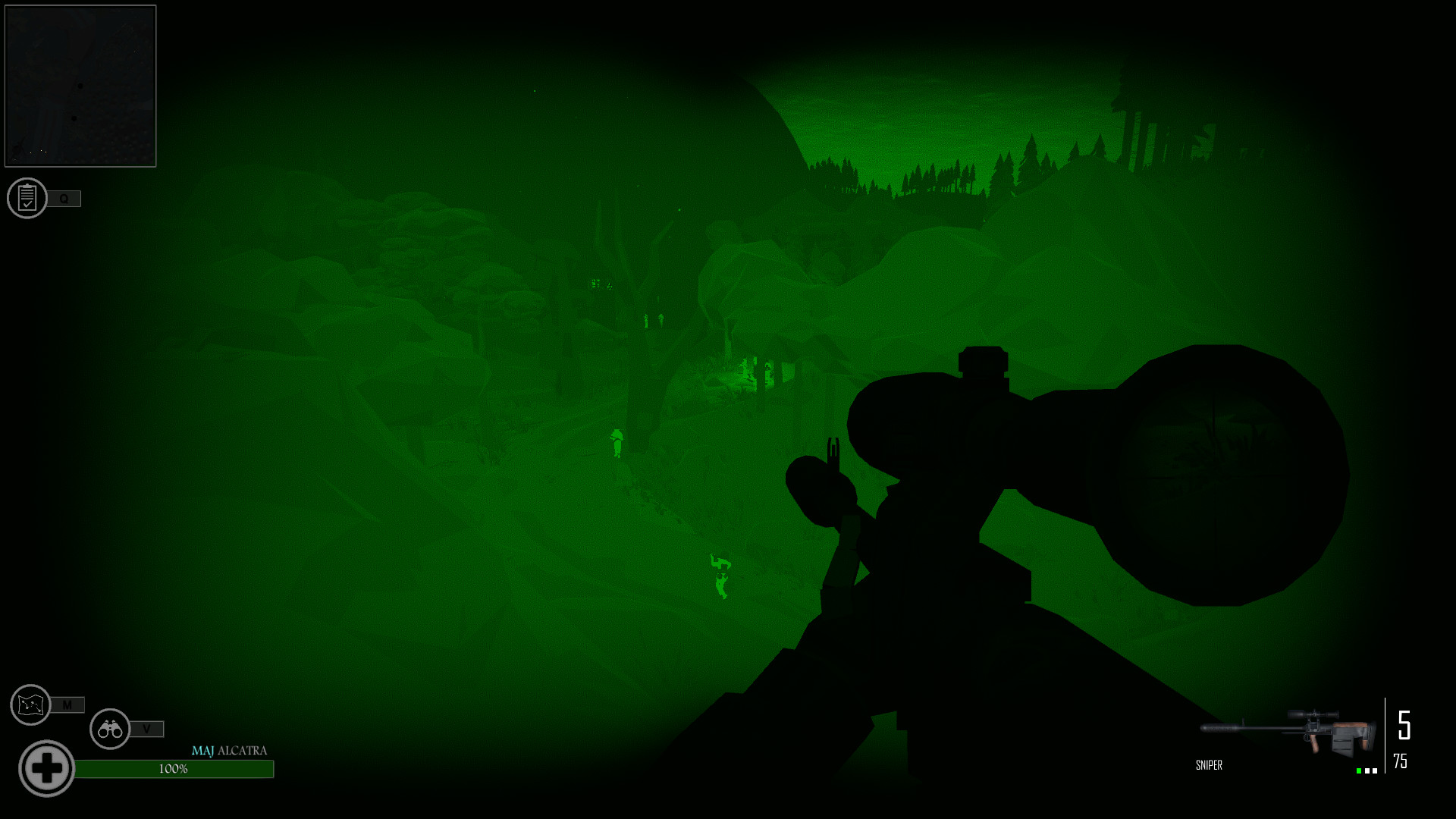Click the first white indicator square
Screen dimensions: 1456x819
[1367, 770]
